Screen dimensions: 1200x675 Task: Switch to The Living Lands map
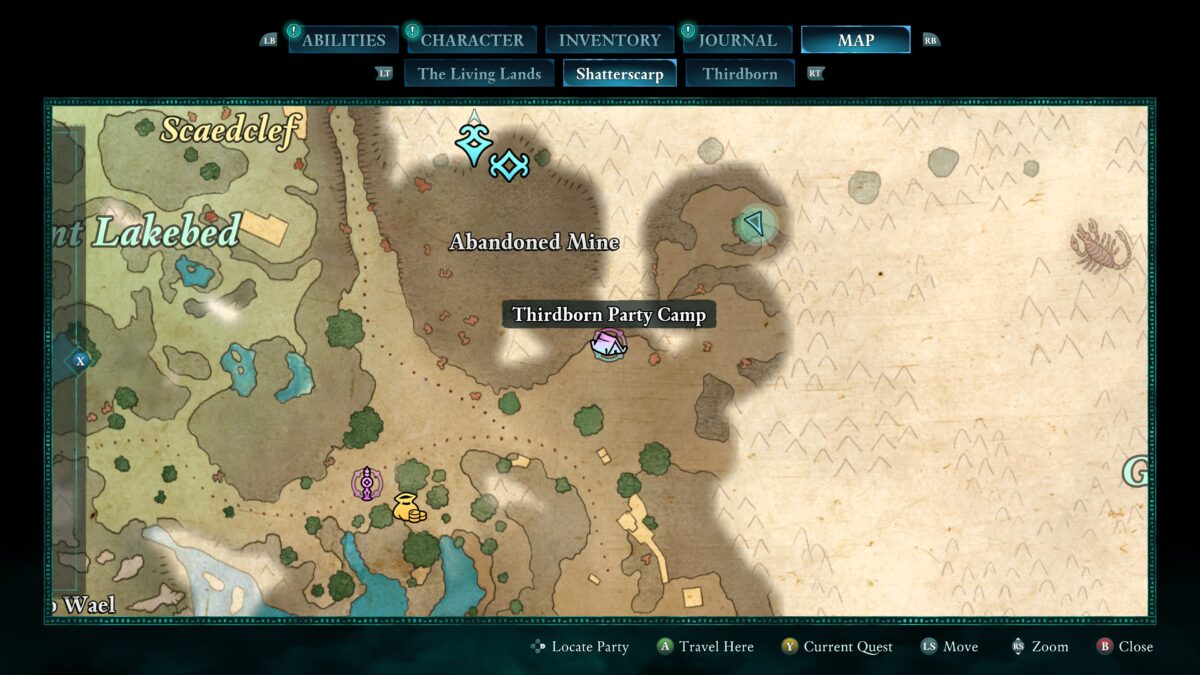[479, 74]
